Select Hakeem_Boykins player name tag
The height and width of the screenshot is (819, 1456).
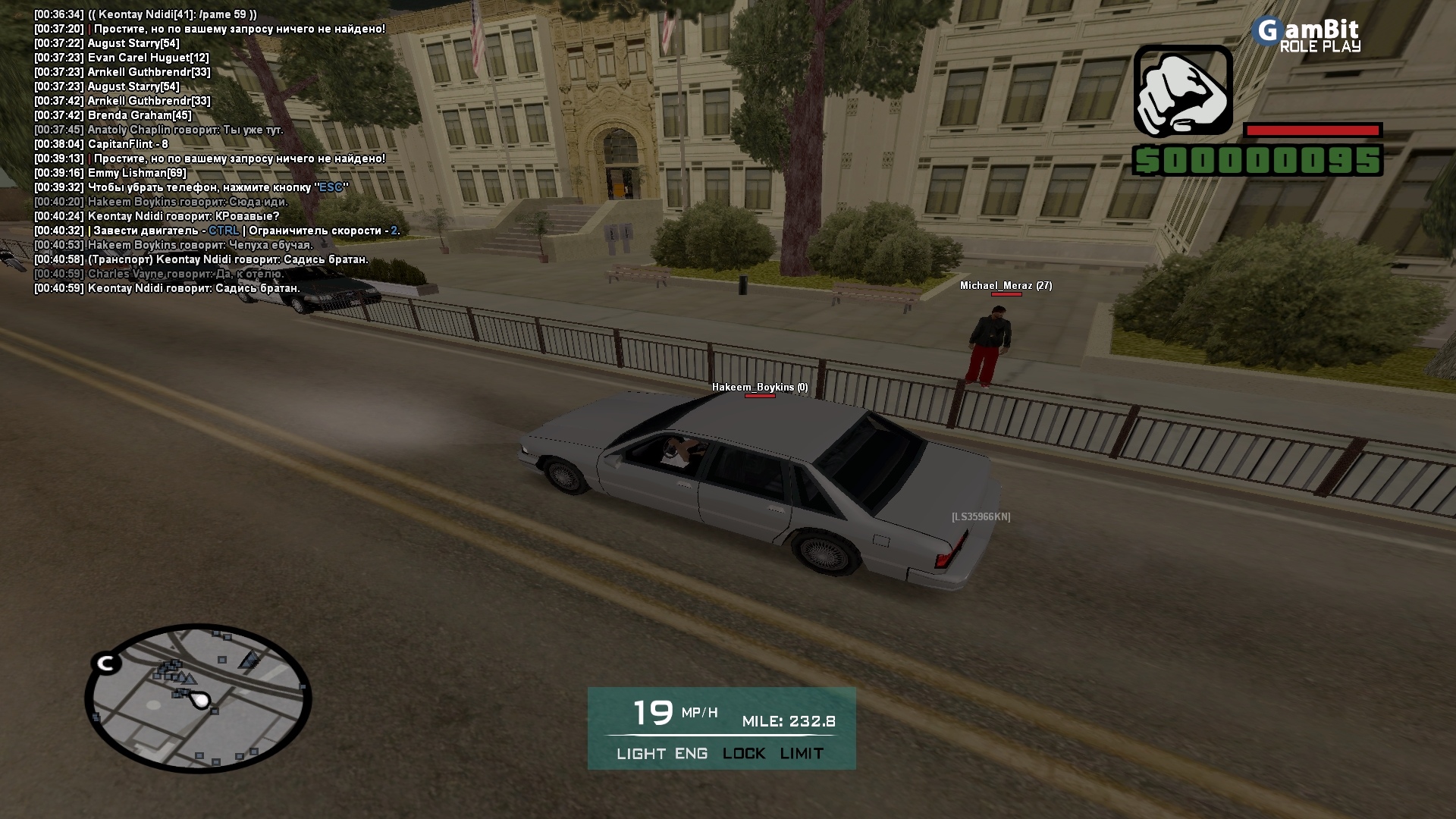coord(759,388)
